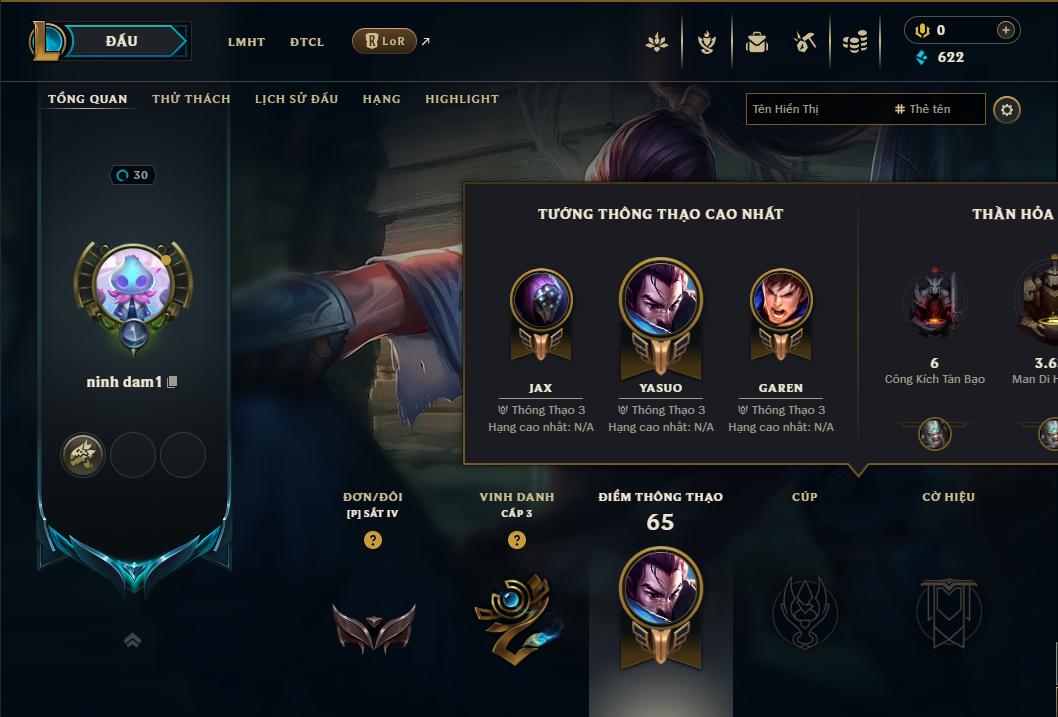
Task: Expand the profile banner arrow
Action: tap(132, 640)
